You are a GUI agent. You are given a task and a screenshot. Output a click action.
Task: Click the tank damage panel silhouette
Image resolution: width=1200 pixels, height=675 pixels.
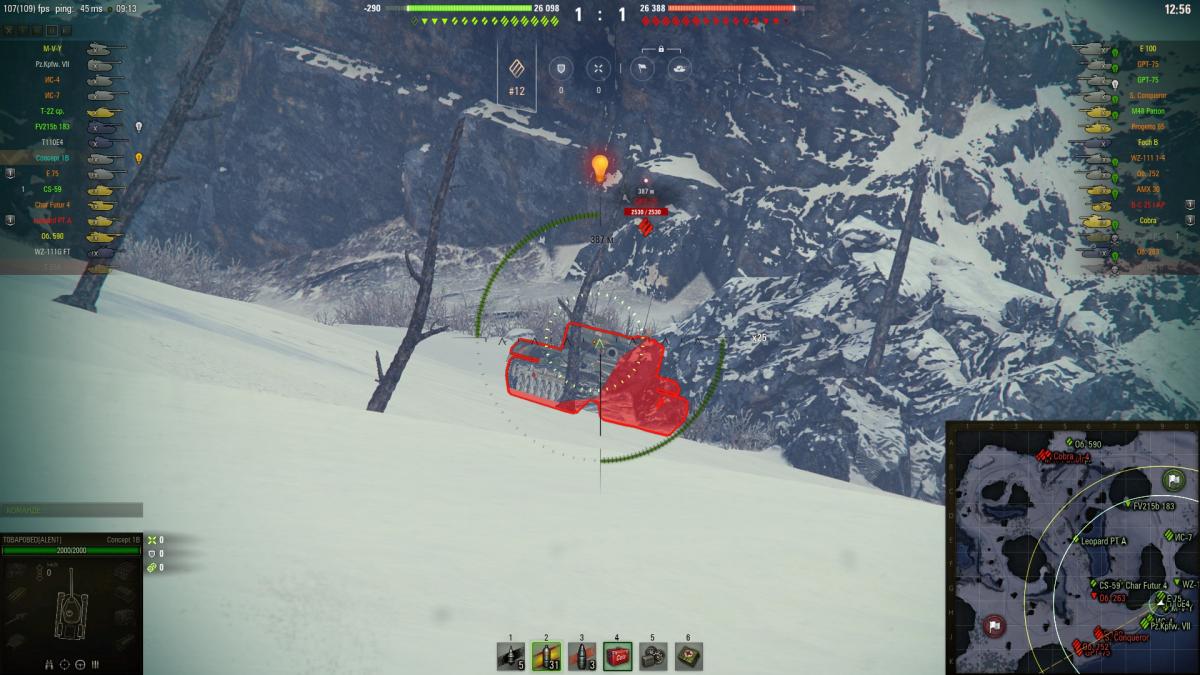tap(72, 605)
